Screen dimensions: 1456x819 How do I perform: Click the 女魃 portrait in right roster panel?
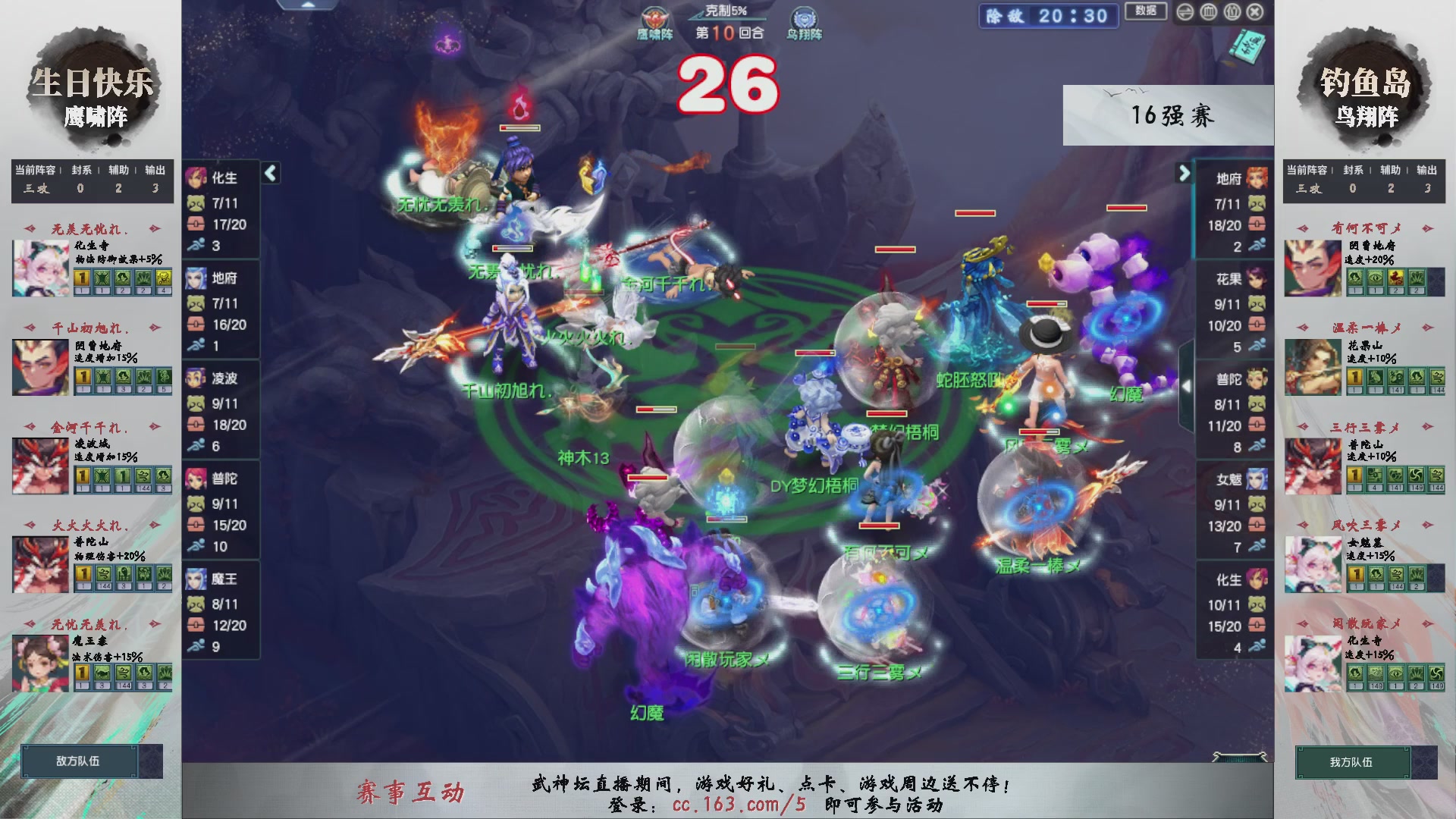(1258, 479)
